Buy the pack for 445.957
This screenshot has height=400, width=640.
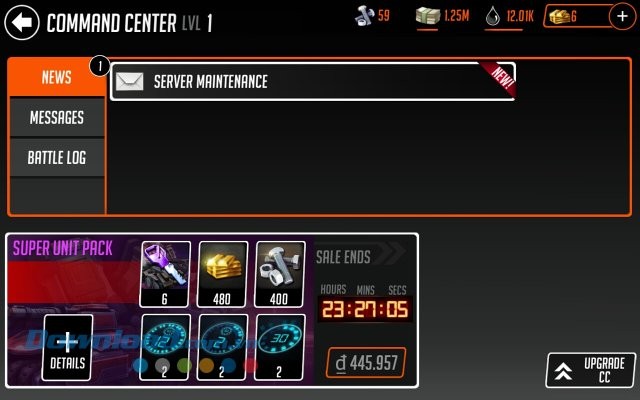(x=366, y=362)
